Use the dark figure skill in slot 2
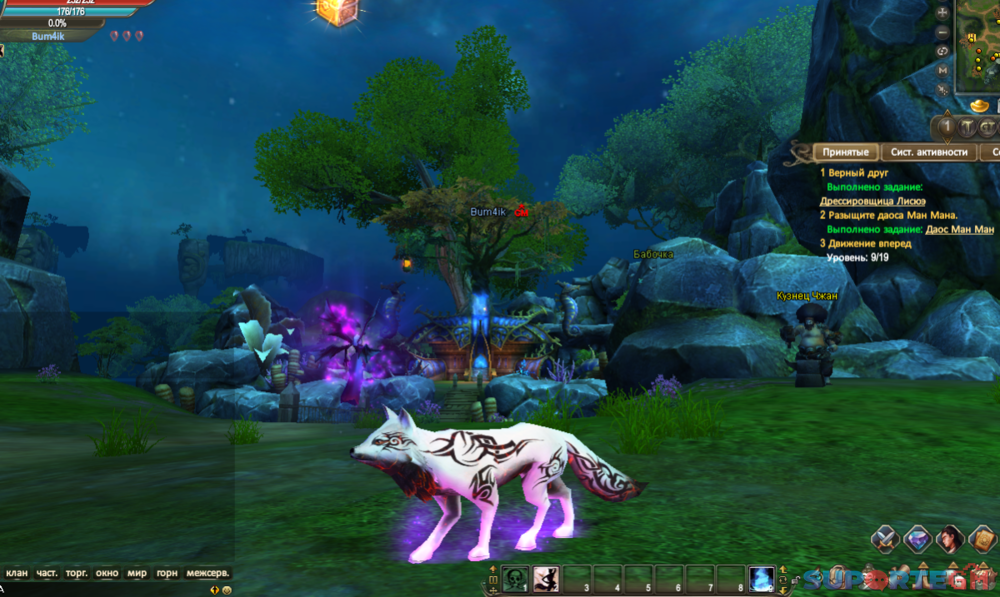The image size is (1000, 597). pos(546,577)
